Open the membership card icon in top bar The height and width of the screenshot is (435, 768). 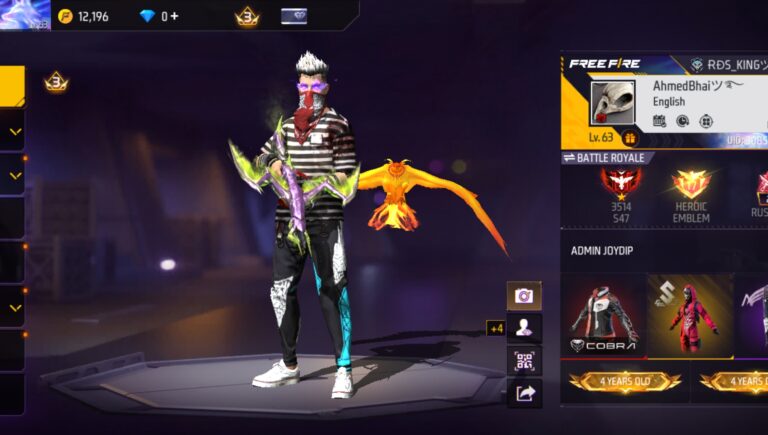click(x=294, y=16)
